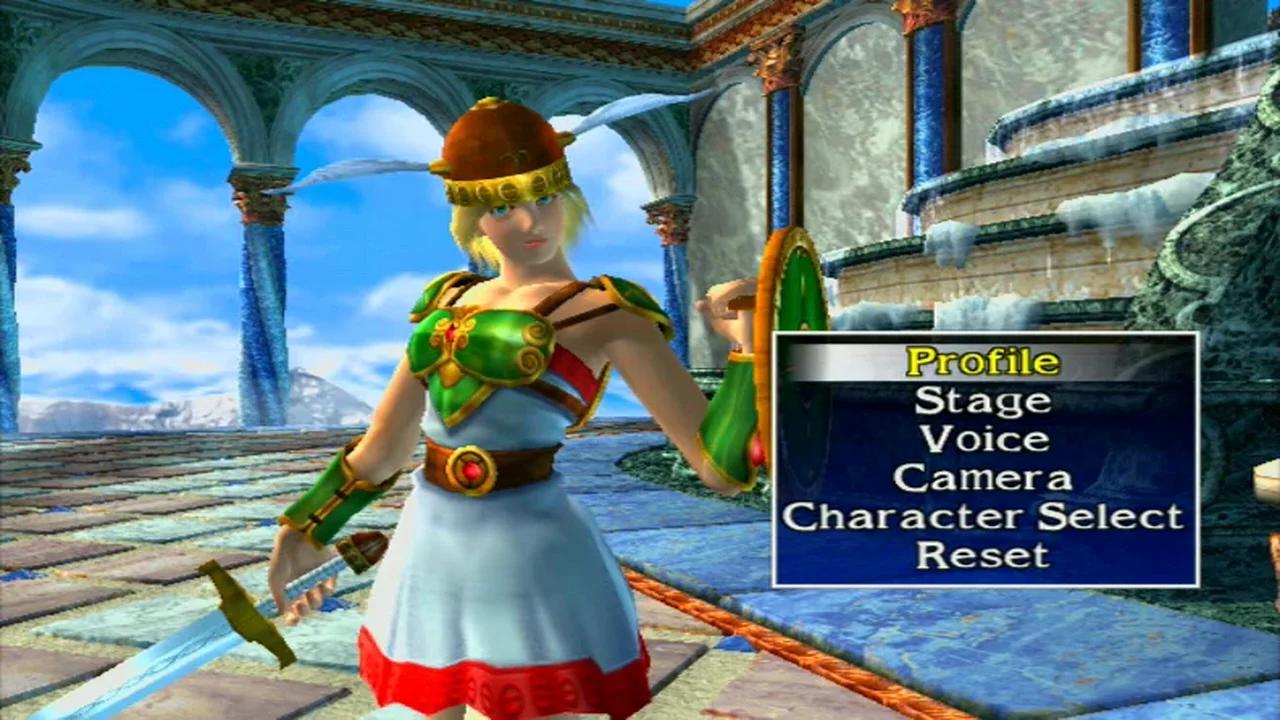Select Character Select from the menu
Viewport: 1280px width, 720px height.
[983, 516]
